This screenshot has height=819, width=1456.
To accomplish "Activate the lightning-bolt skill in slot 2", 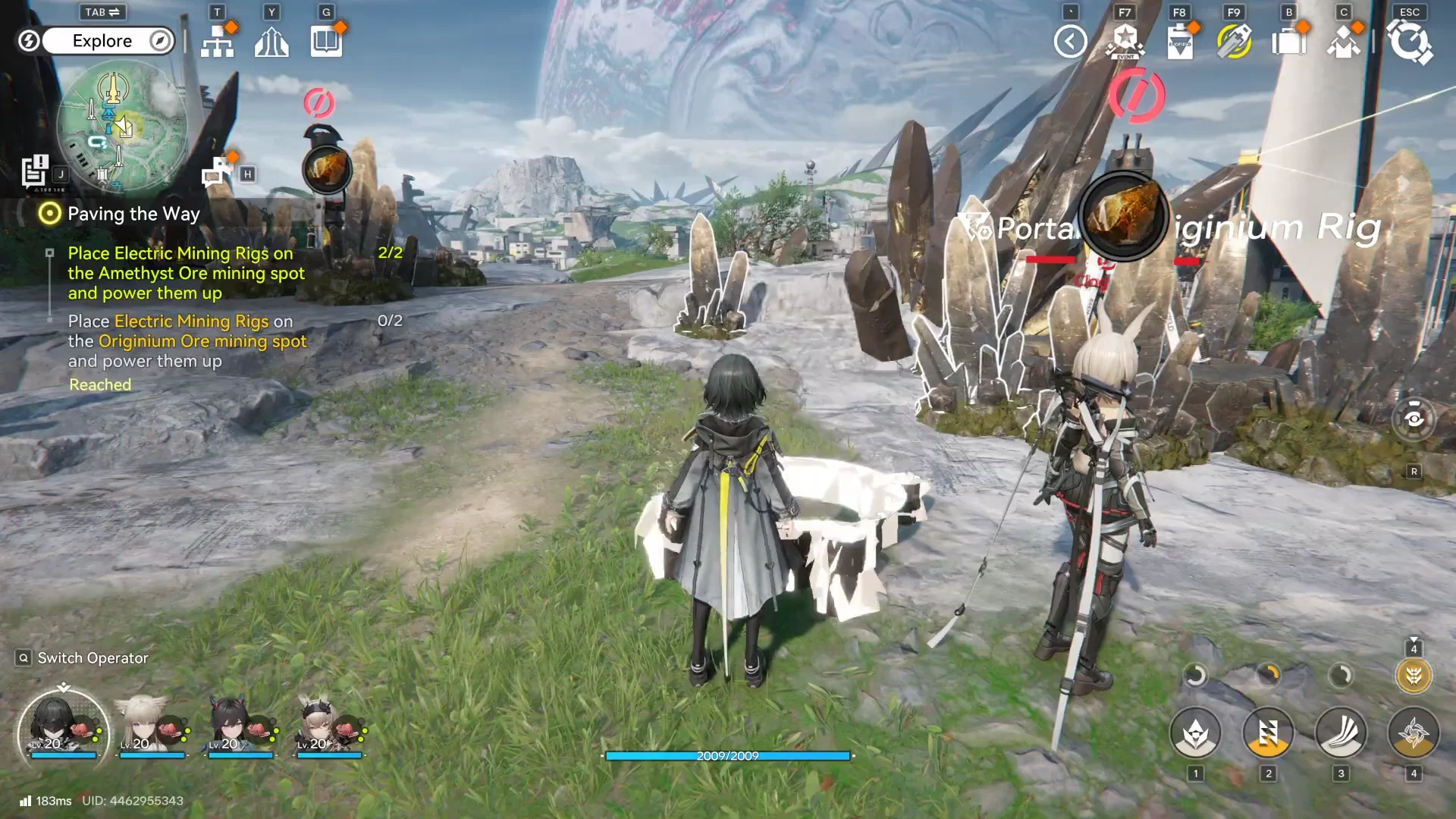I will [x=1268, y=733].
